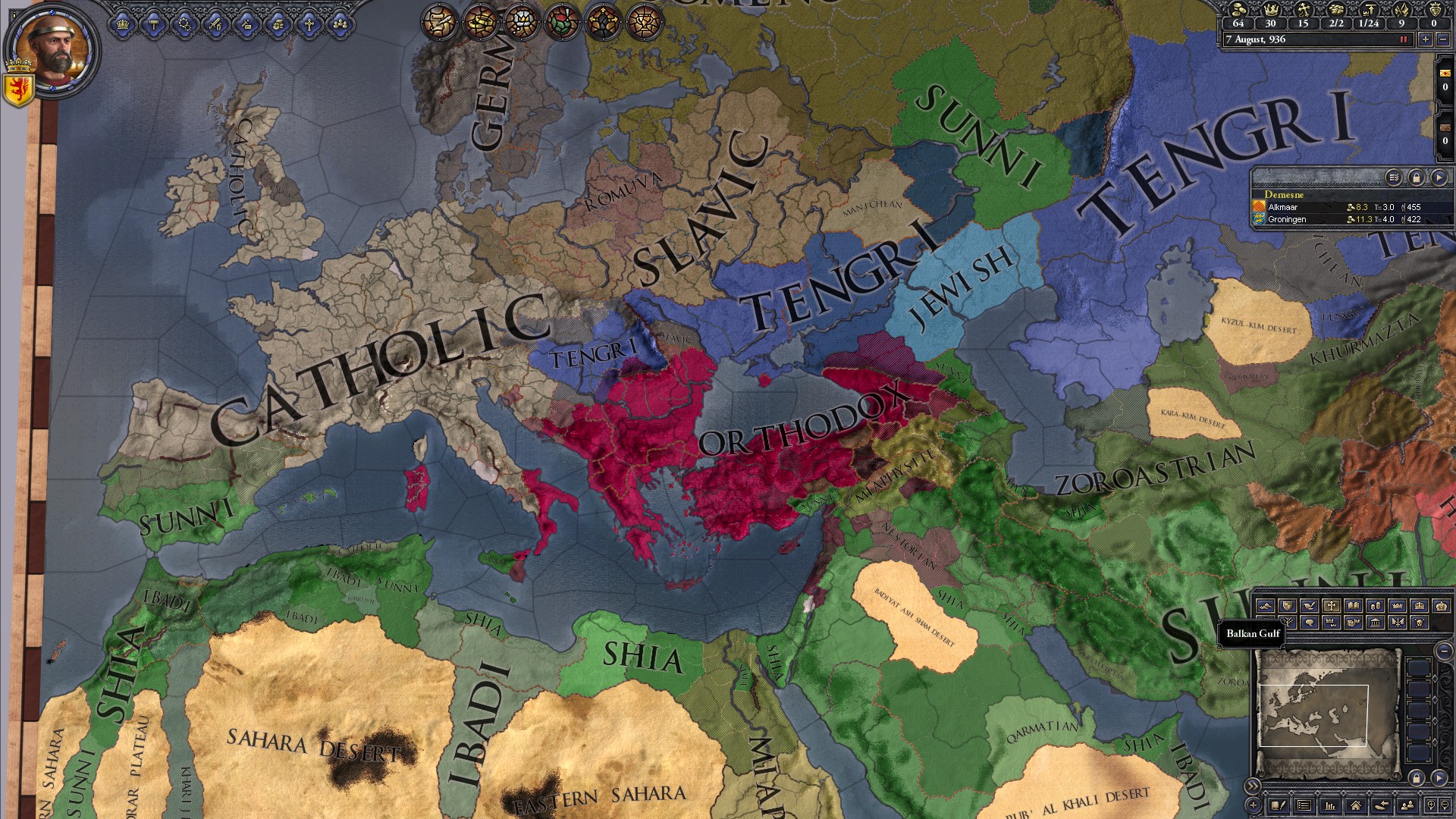Collapse the Demesne section of the outliner
The width and height of the screenshot is (1456, 819).
1285,195
